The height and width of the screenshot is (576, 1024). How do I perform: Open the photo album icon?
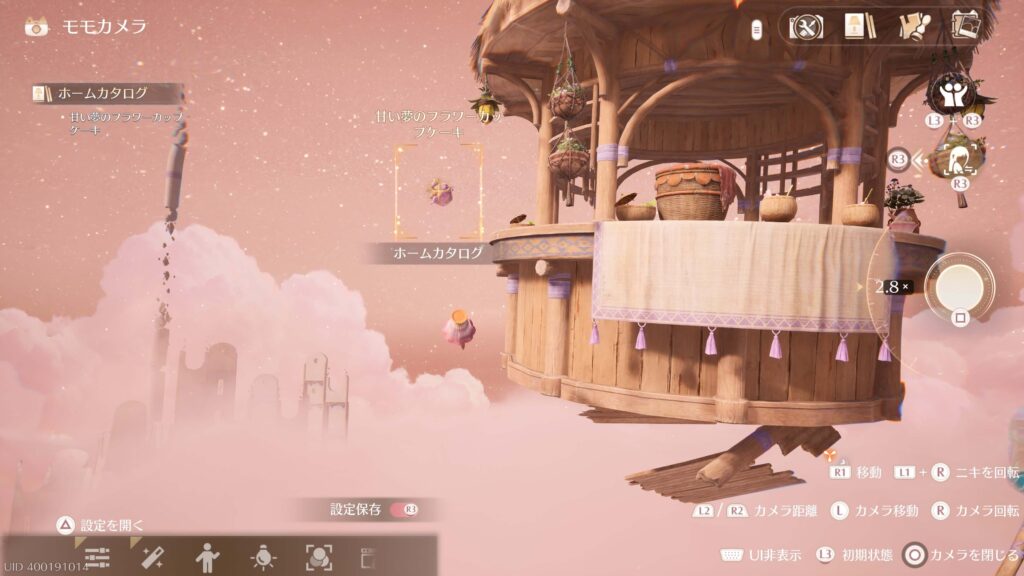[965, 26]
